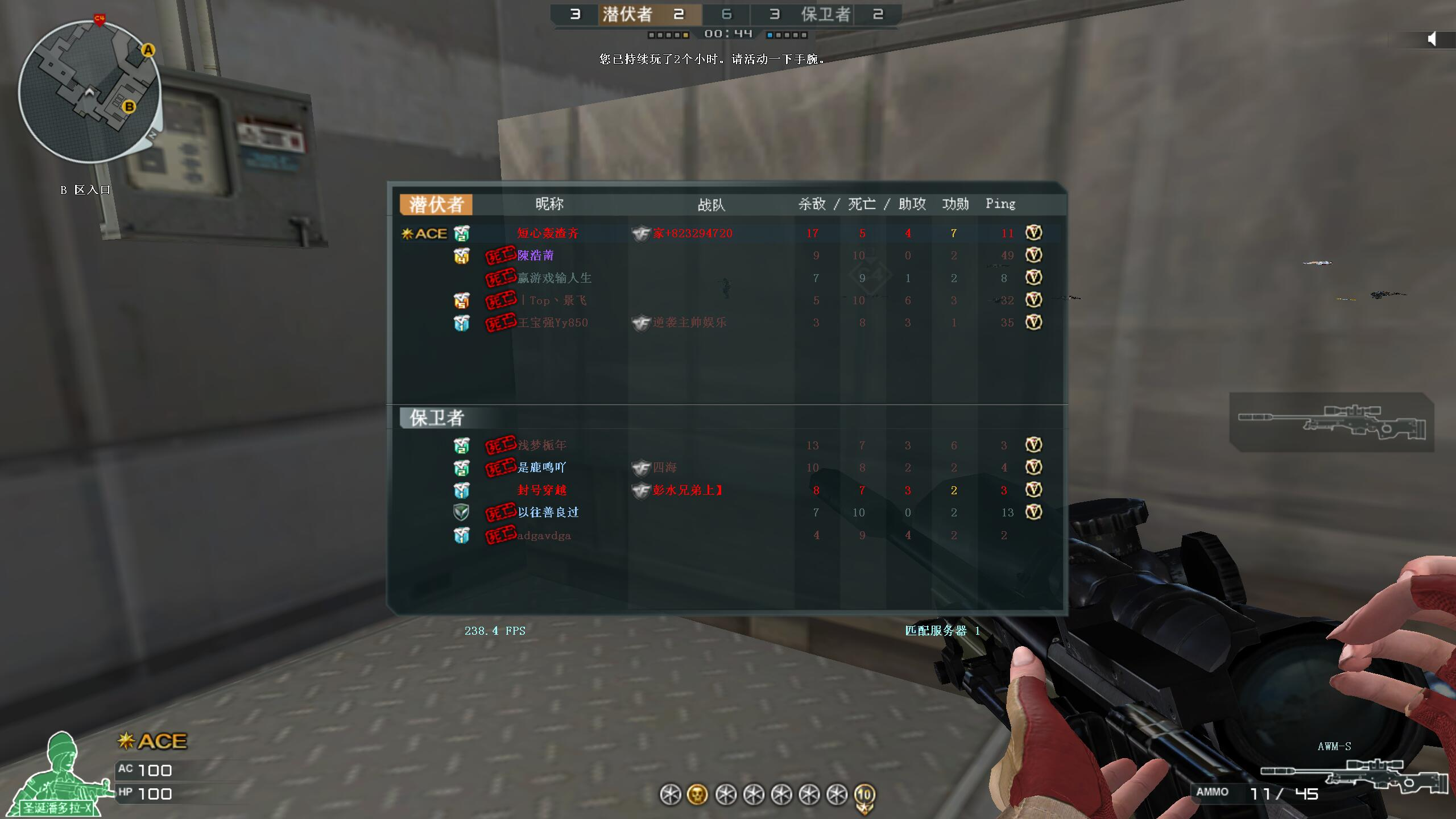This screenshot has height=819, width=1456.
Task: Click the 逆袭主帅娱乐 clan entry
Action: pos(689,323)
